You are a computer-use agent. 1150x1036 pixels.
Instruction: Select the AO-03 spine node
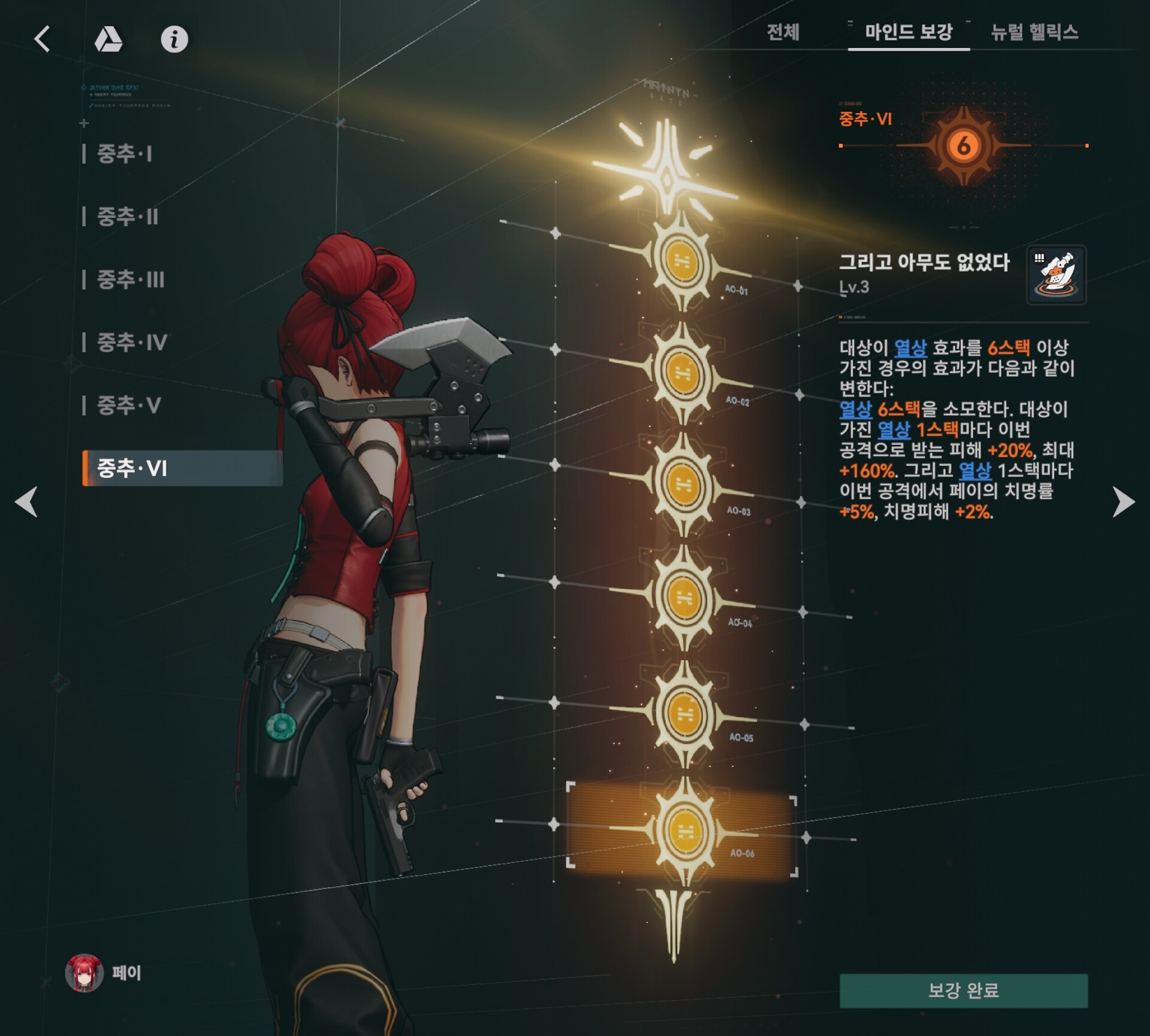click(683, 484)
